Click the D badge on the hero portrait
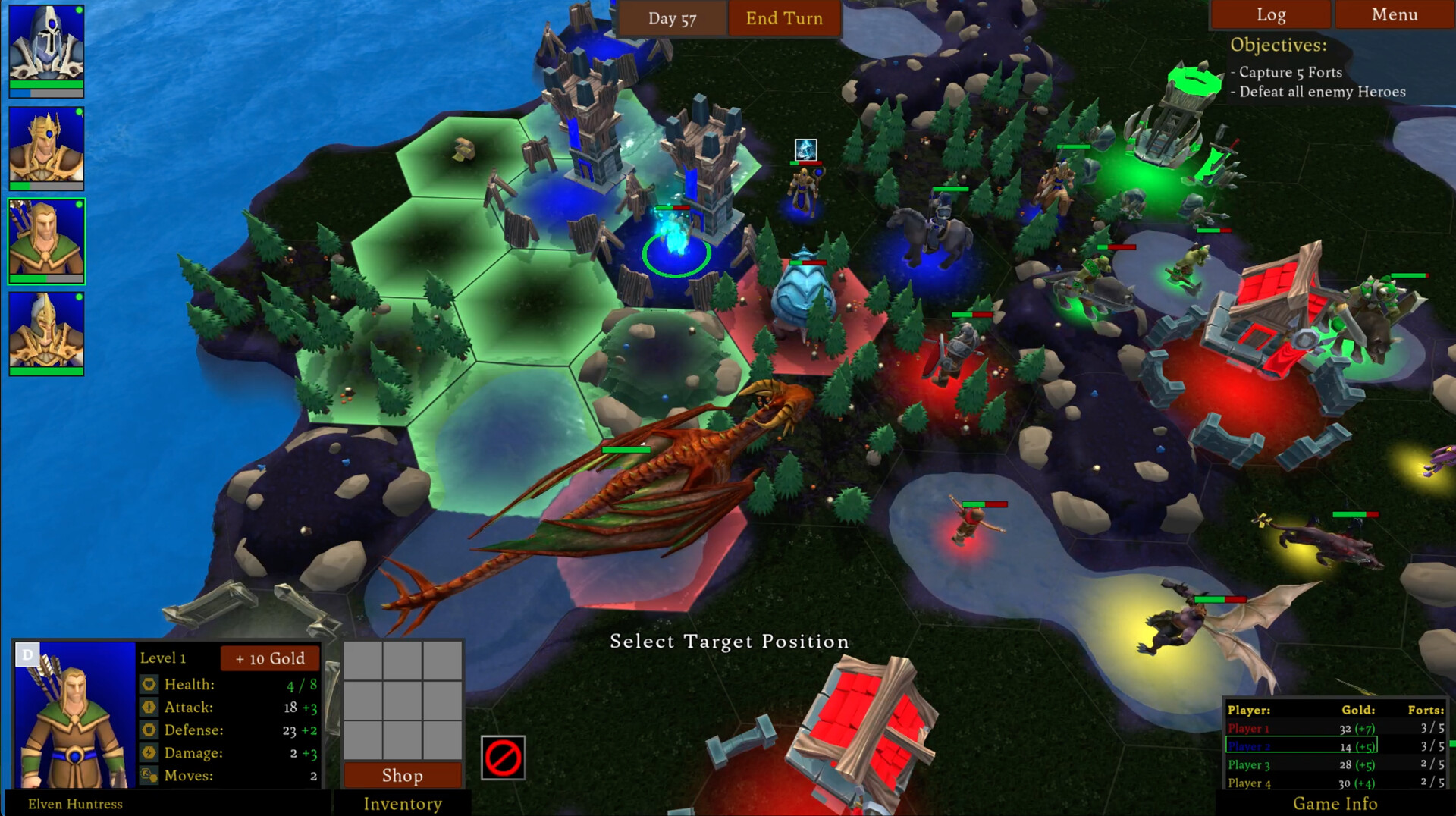This screenshot has width=1456, height=816. pos(28,654)
